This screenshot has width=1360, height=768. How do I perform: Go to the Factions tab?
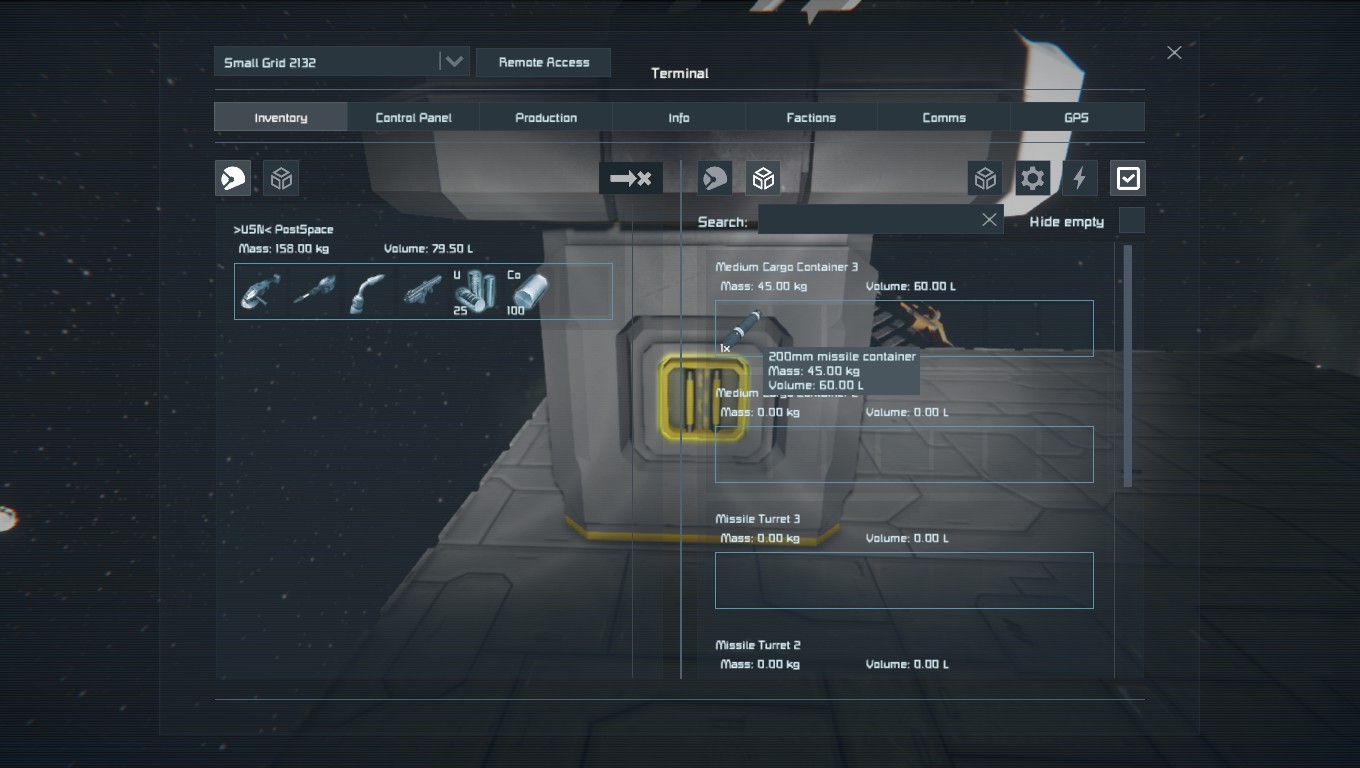[x=811, y=117]
